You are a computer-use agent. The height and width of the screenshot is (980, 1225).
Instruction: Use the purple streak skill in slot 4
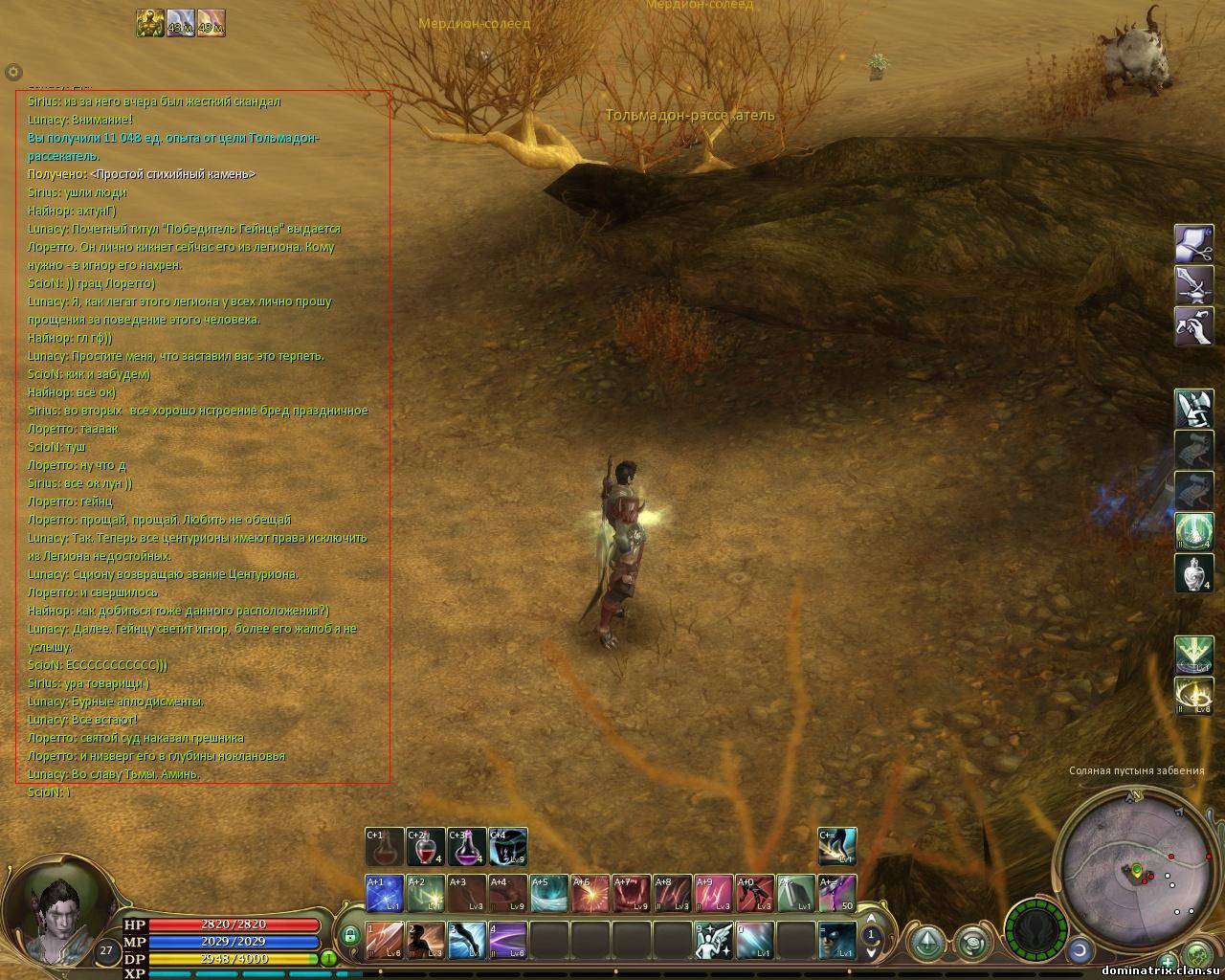click(x=507, y=940)
